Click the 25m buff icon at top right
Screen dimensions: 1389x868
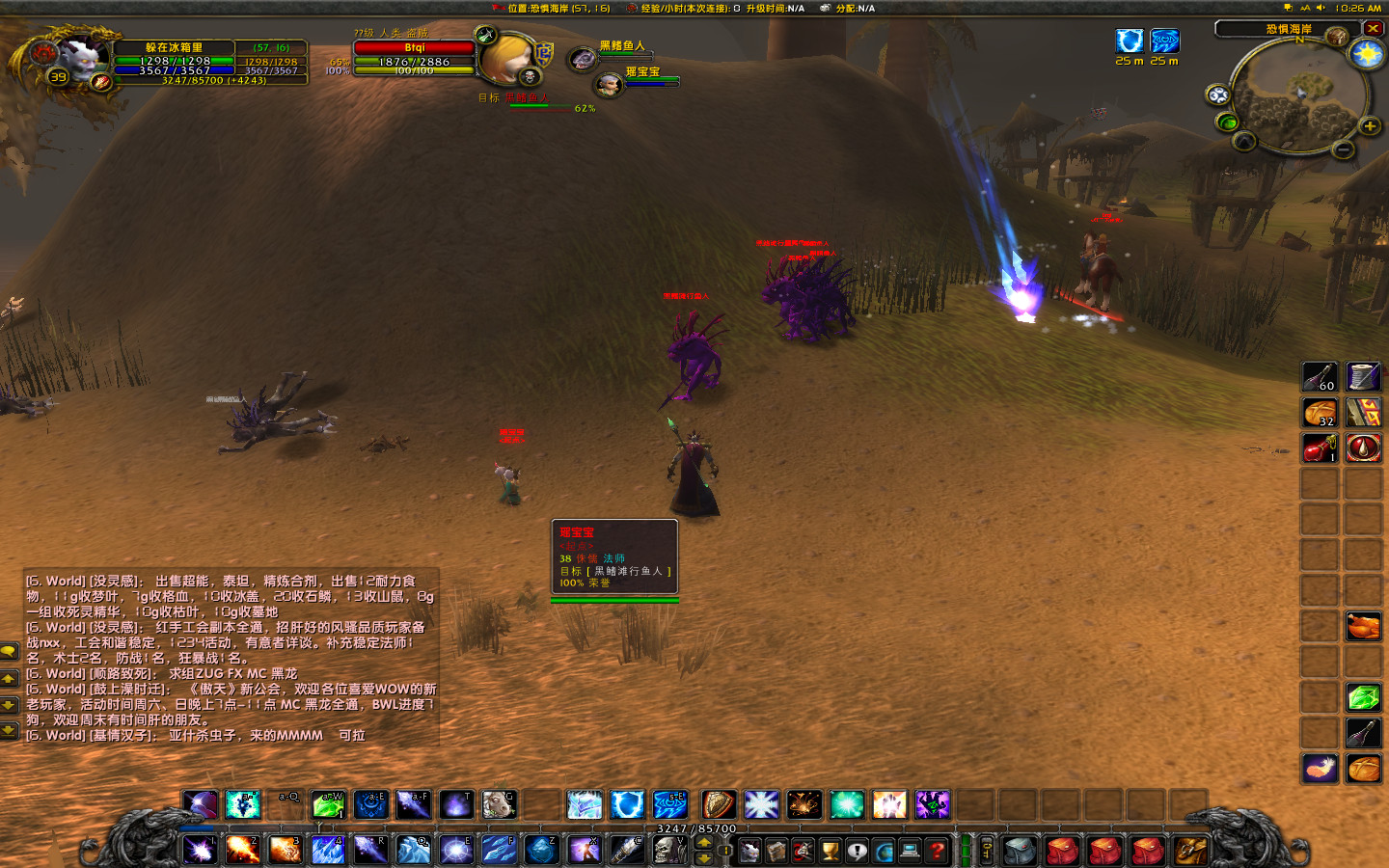point(1128,41)
